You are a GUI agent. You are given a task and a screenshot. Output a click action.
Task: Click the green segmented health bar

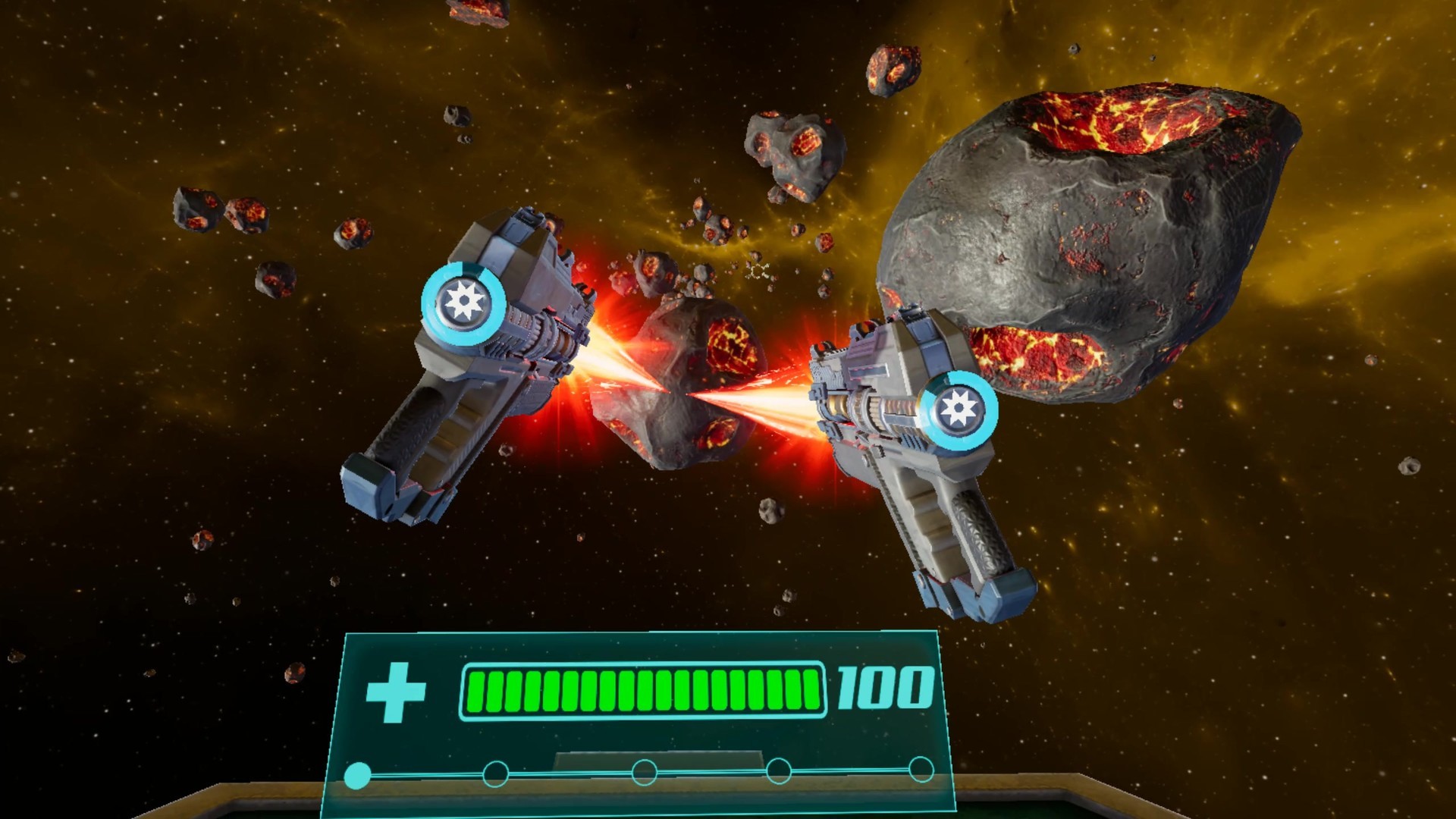point(645,692)
